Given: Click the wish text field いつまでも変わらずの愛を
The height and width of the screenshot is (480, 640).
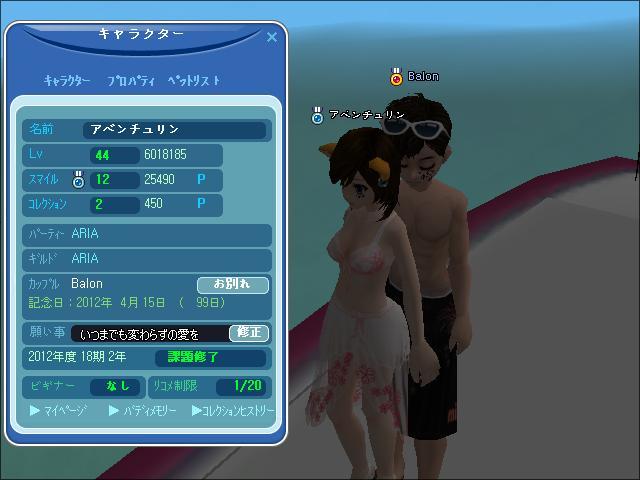Looking at the screenshot, I should point(150,334).
